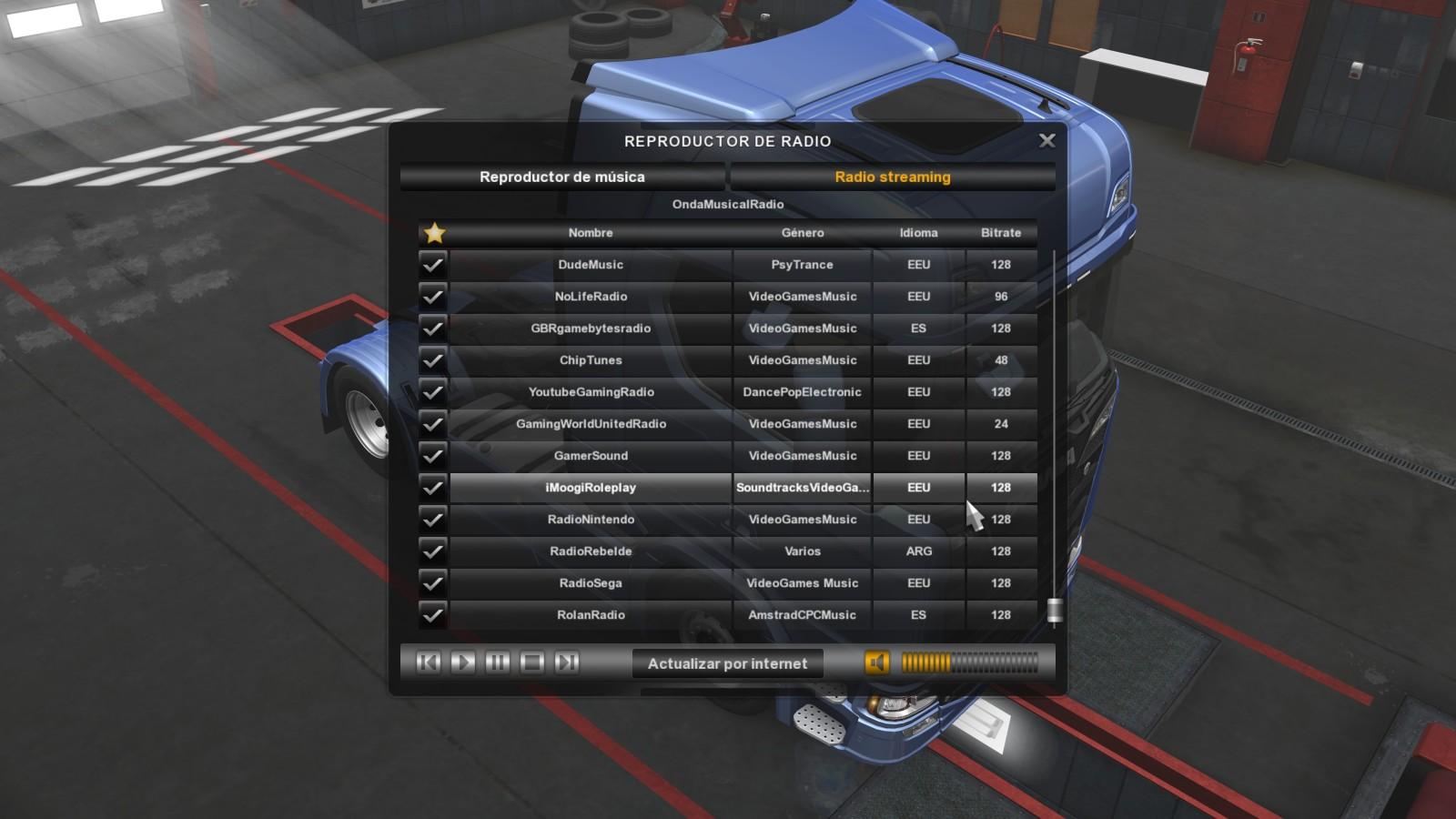Choose the RadioSega station

(591, 583)
